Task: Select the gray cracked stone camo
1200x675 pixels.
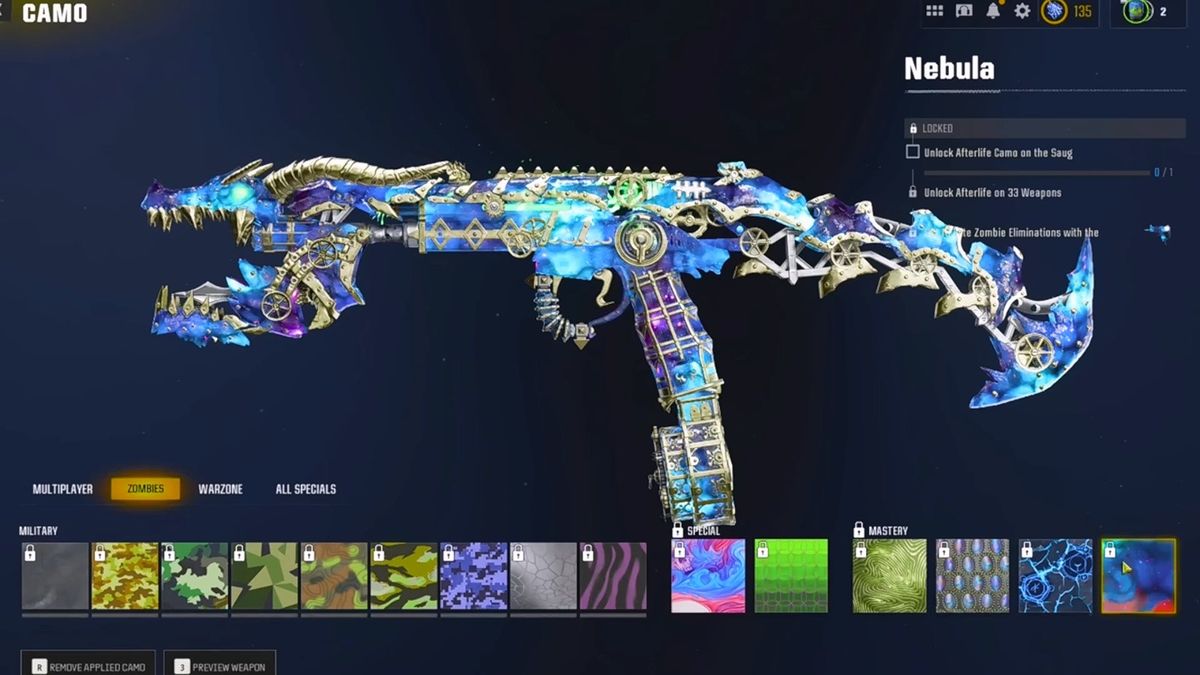Action: [543, 576]
